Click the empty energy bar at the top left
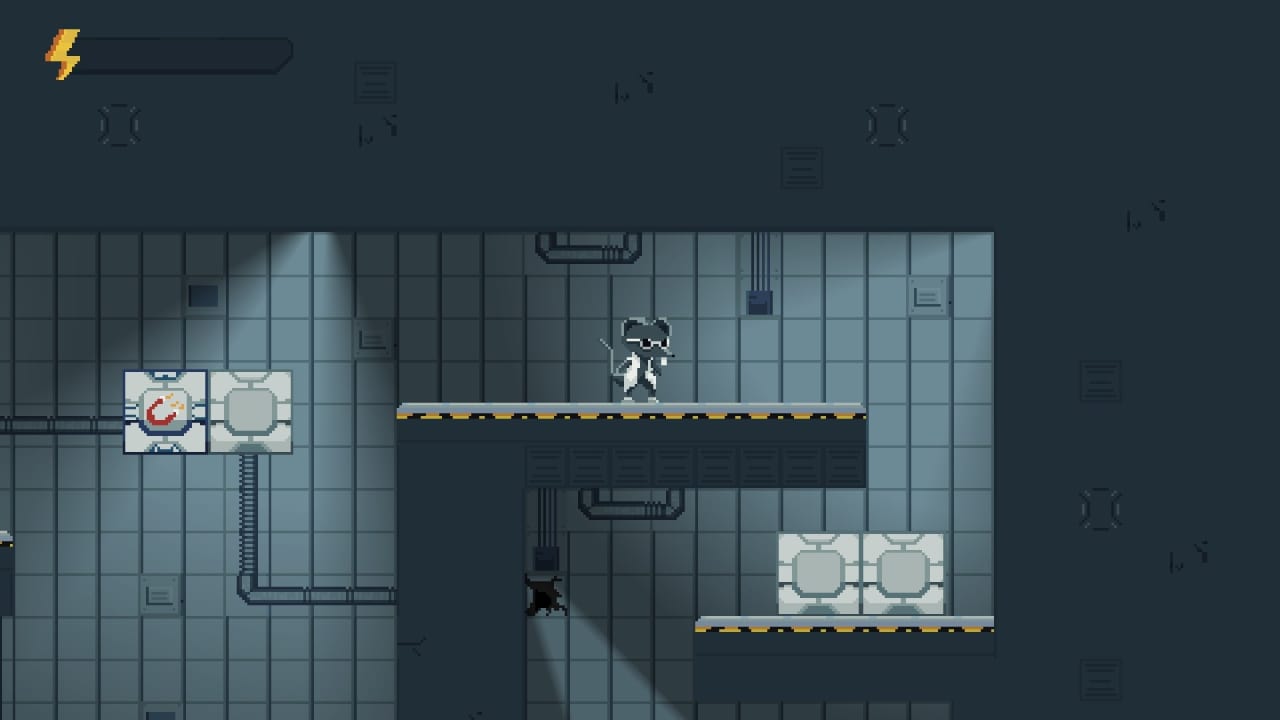 point(185,55)
